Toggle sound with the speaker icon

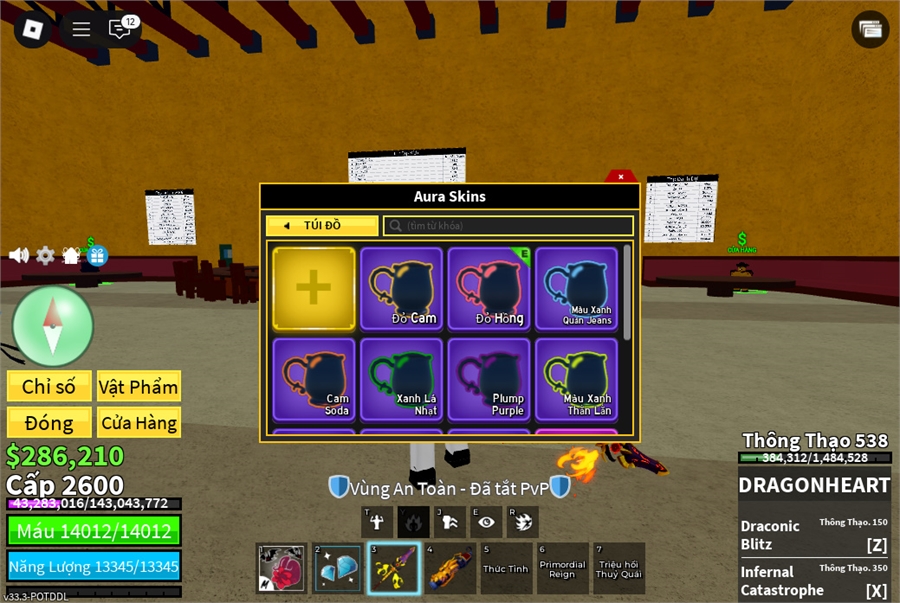pyautogui.click(x=19, y=256)
